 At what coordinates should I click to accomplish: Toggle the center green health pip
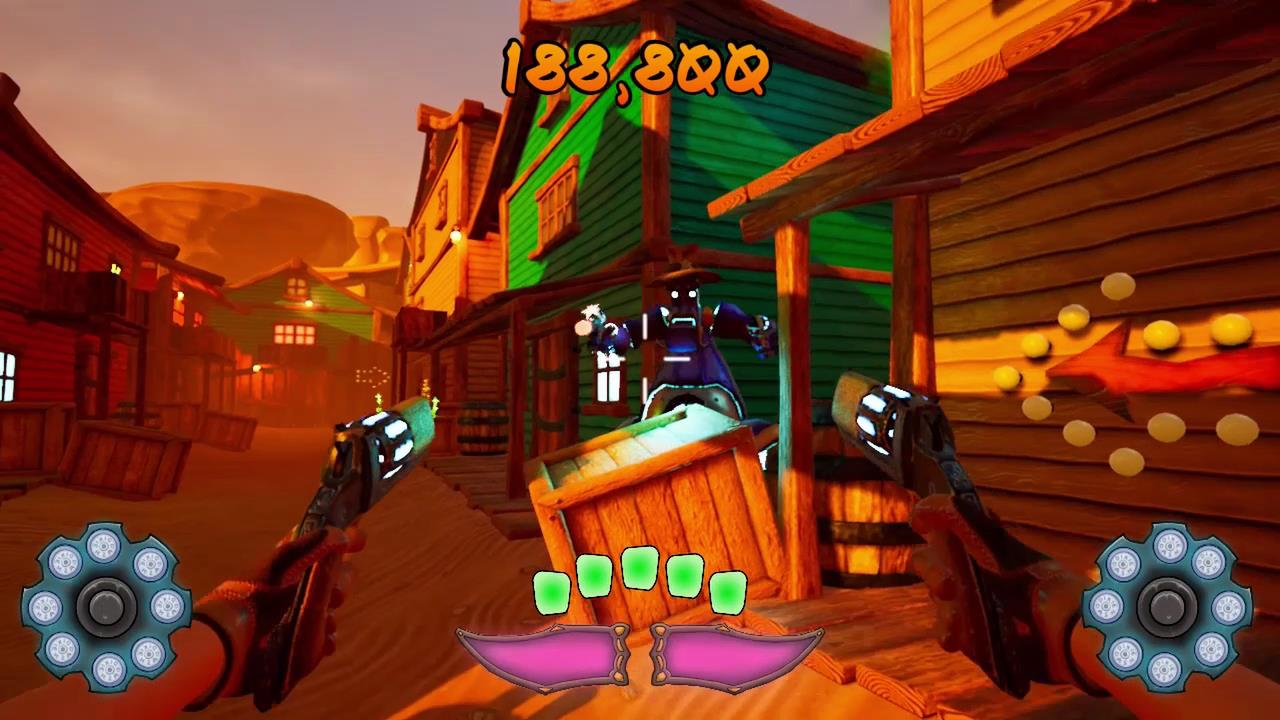coord(640,570)
